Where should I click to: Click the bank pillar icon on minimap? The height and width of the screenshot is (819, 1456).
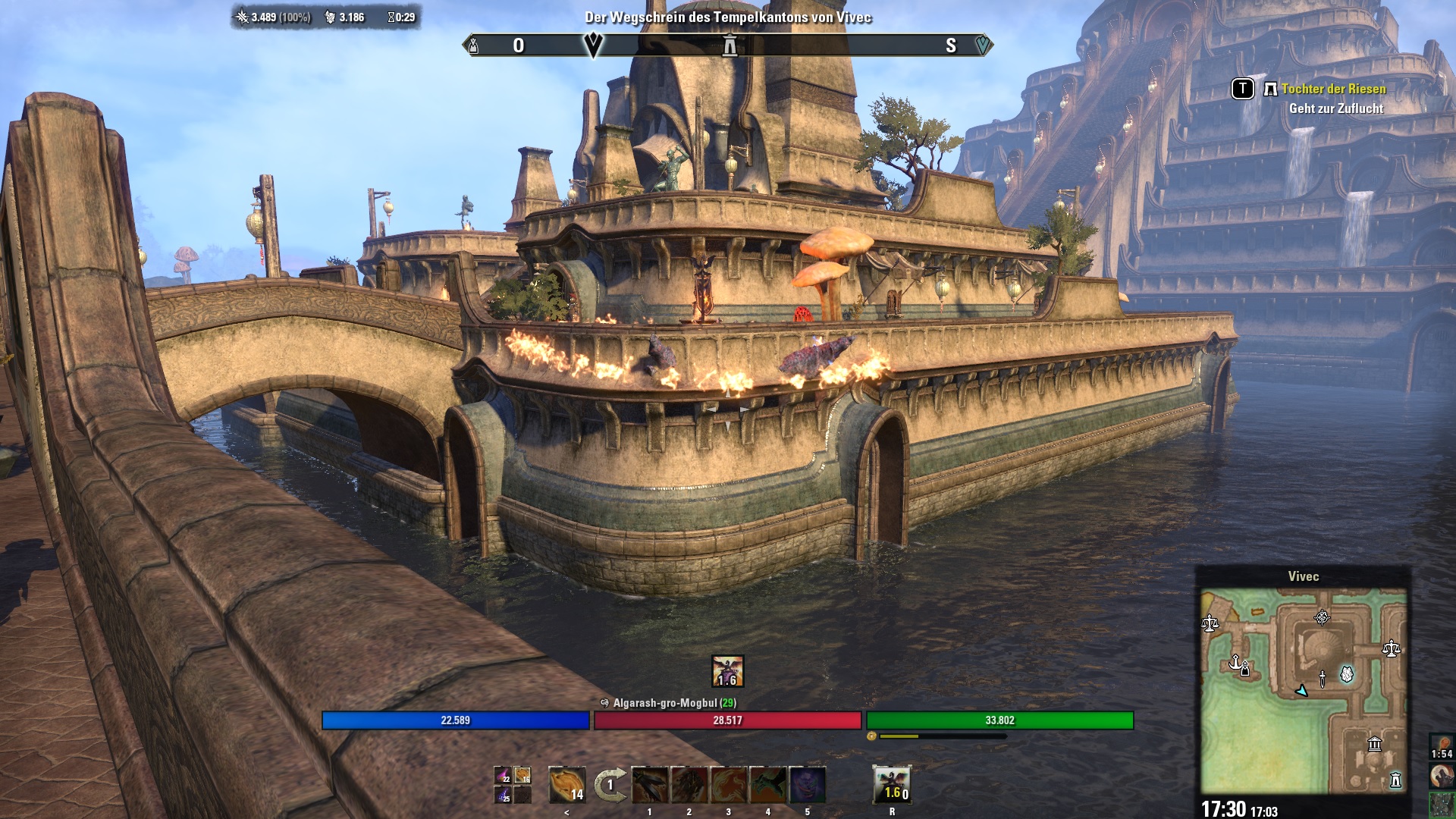point(1374,744)
